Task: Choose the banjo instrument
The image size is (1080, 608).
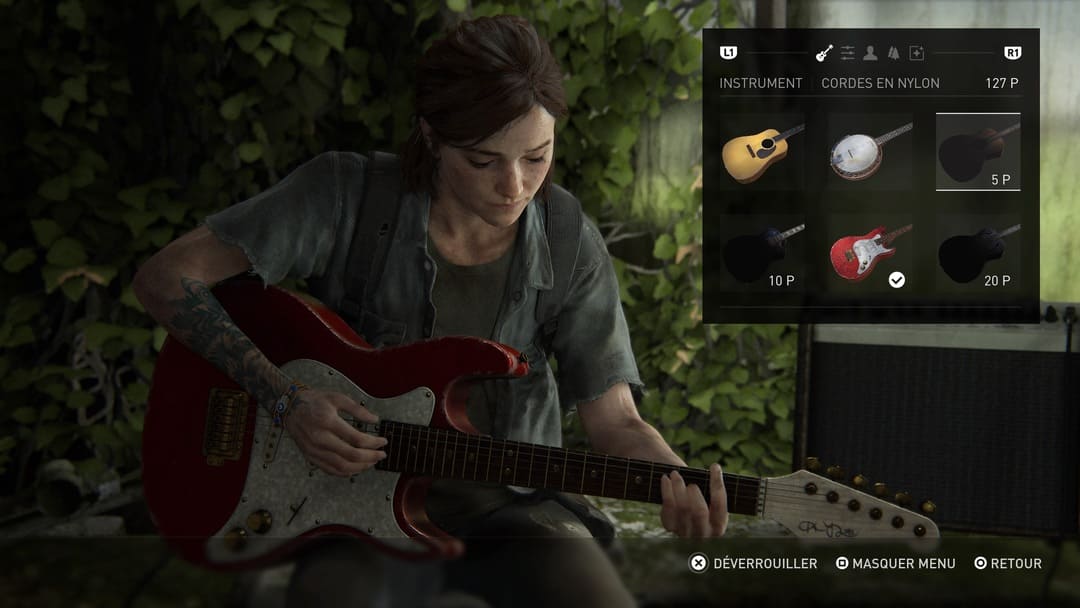Action: point(870,152)
